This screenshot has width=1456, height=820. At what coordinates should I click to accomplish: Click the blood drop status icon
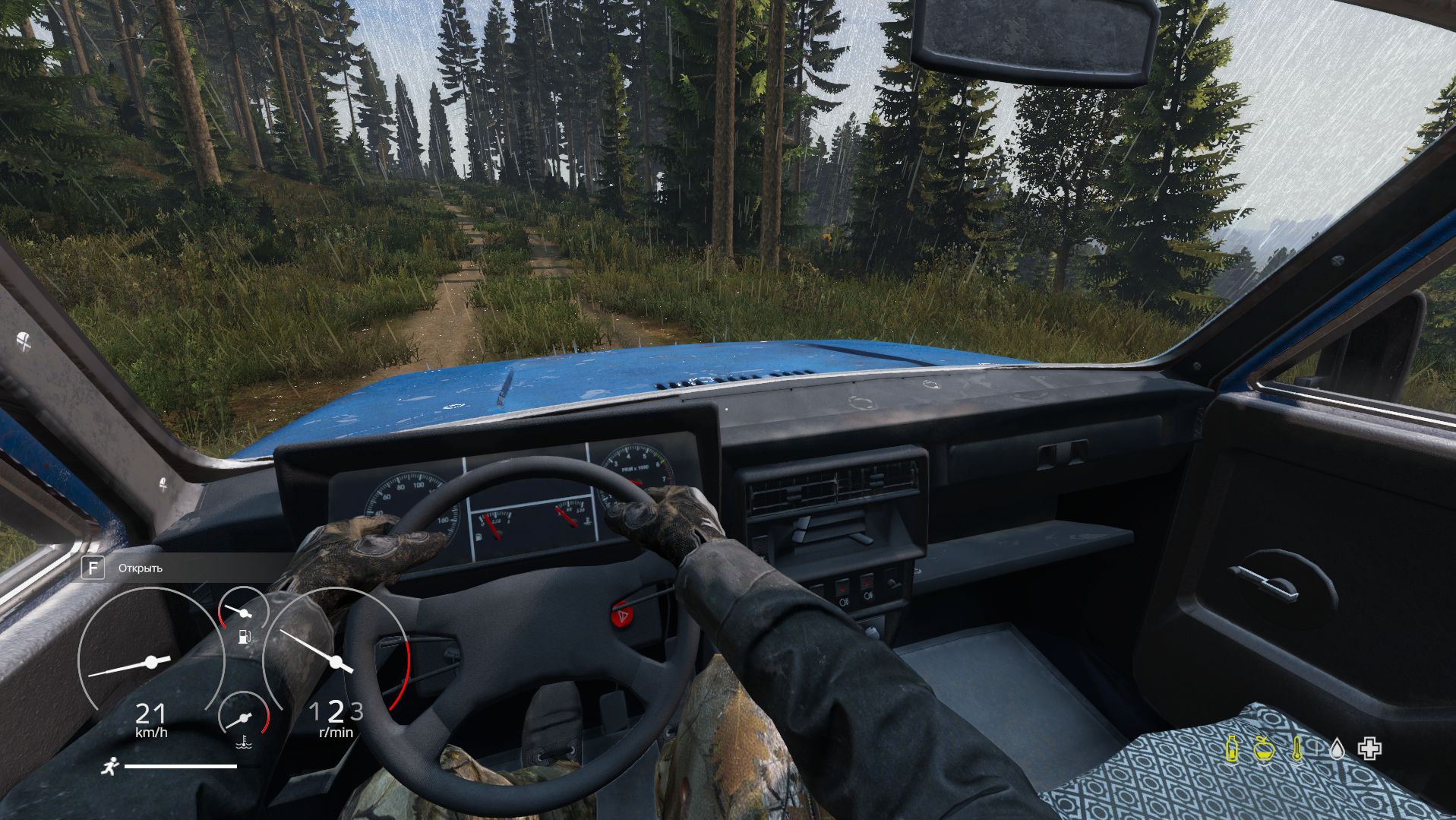pyautogui.click(x=1337, y=749)
